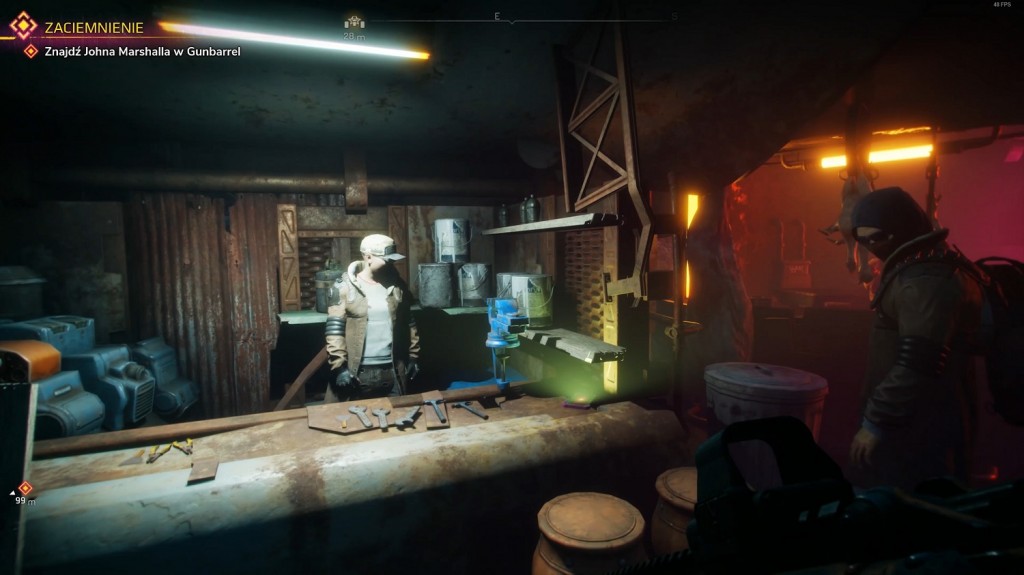
Task: Click the compass strip's E heading
Action: 496,16
